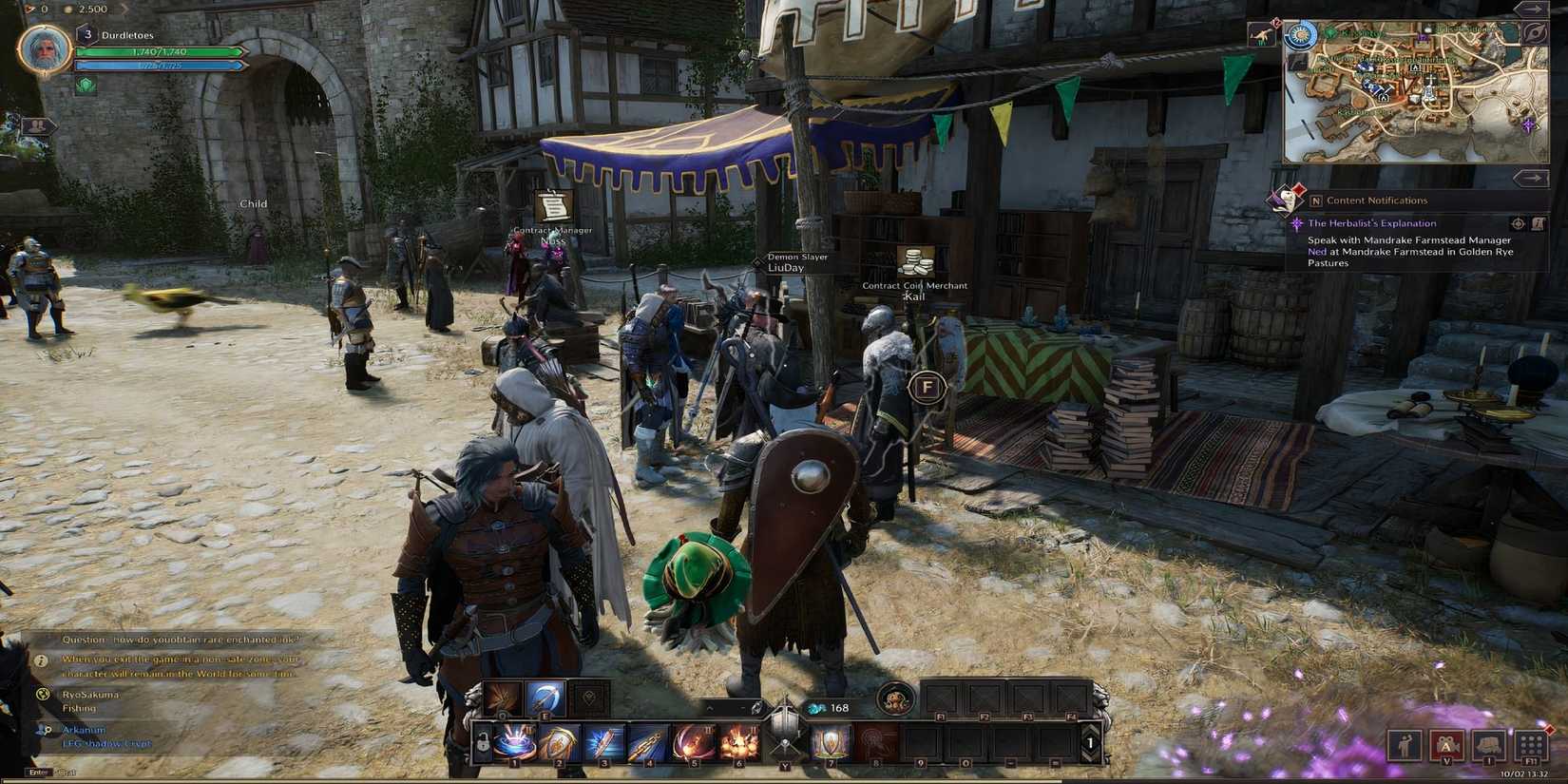Open the Content Notifications entry
Image resolution: width=1568 pixels, height=784 pixels.
pos(1376,201)
